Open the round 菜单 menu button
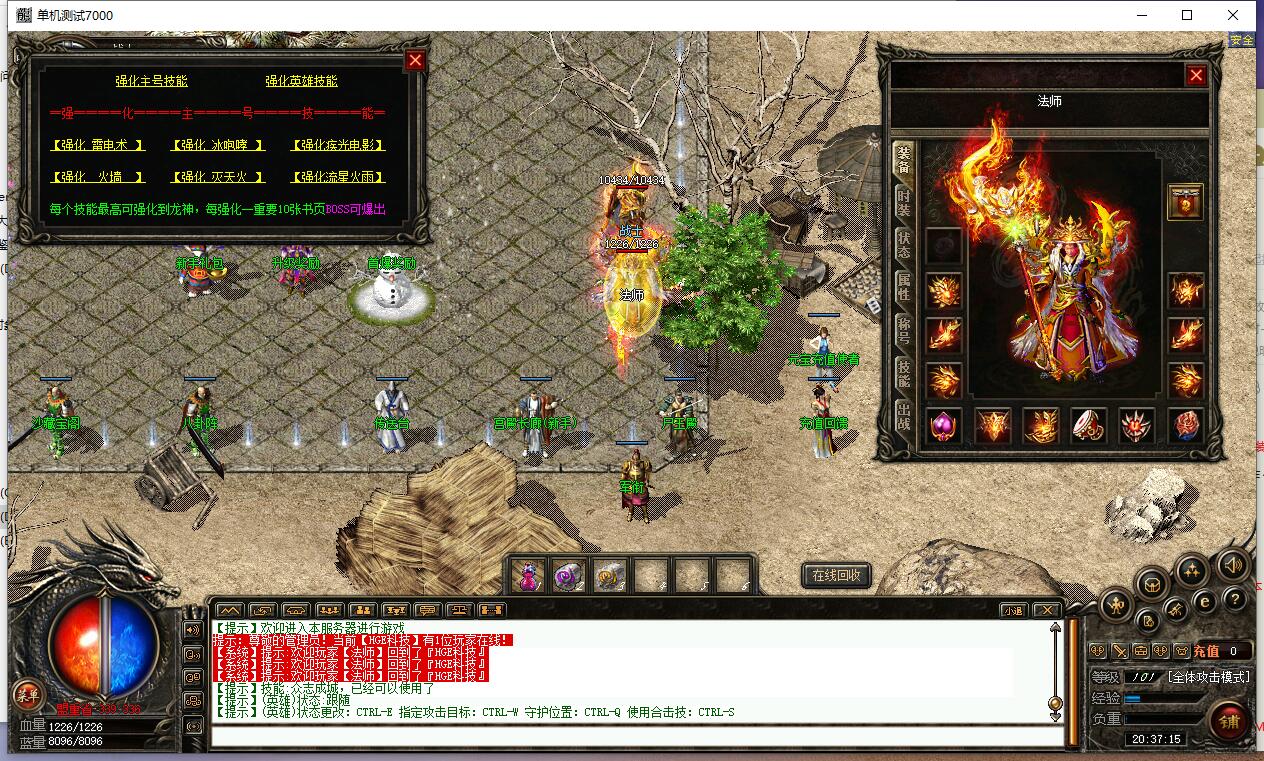This screenshot has width=1264, height=761. pos(26,695)
